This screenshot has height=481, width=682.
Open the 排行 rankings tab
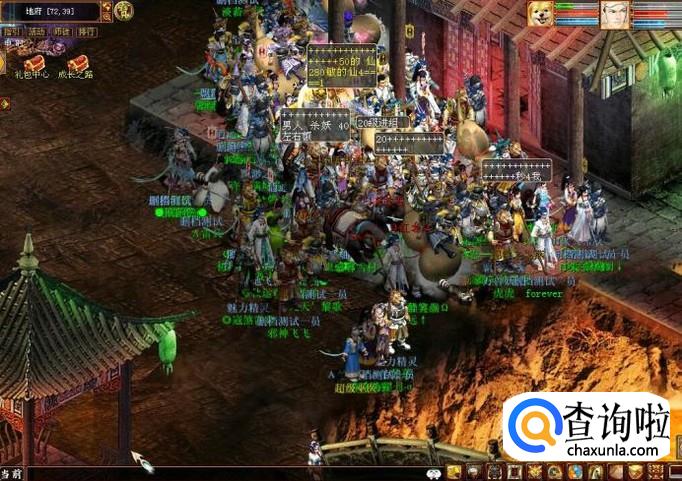pos(87,32)
